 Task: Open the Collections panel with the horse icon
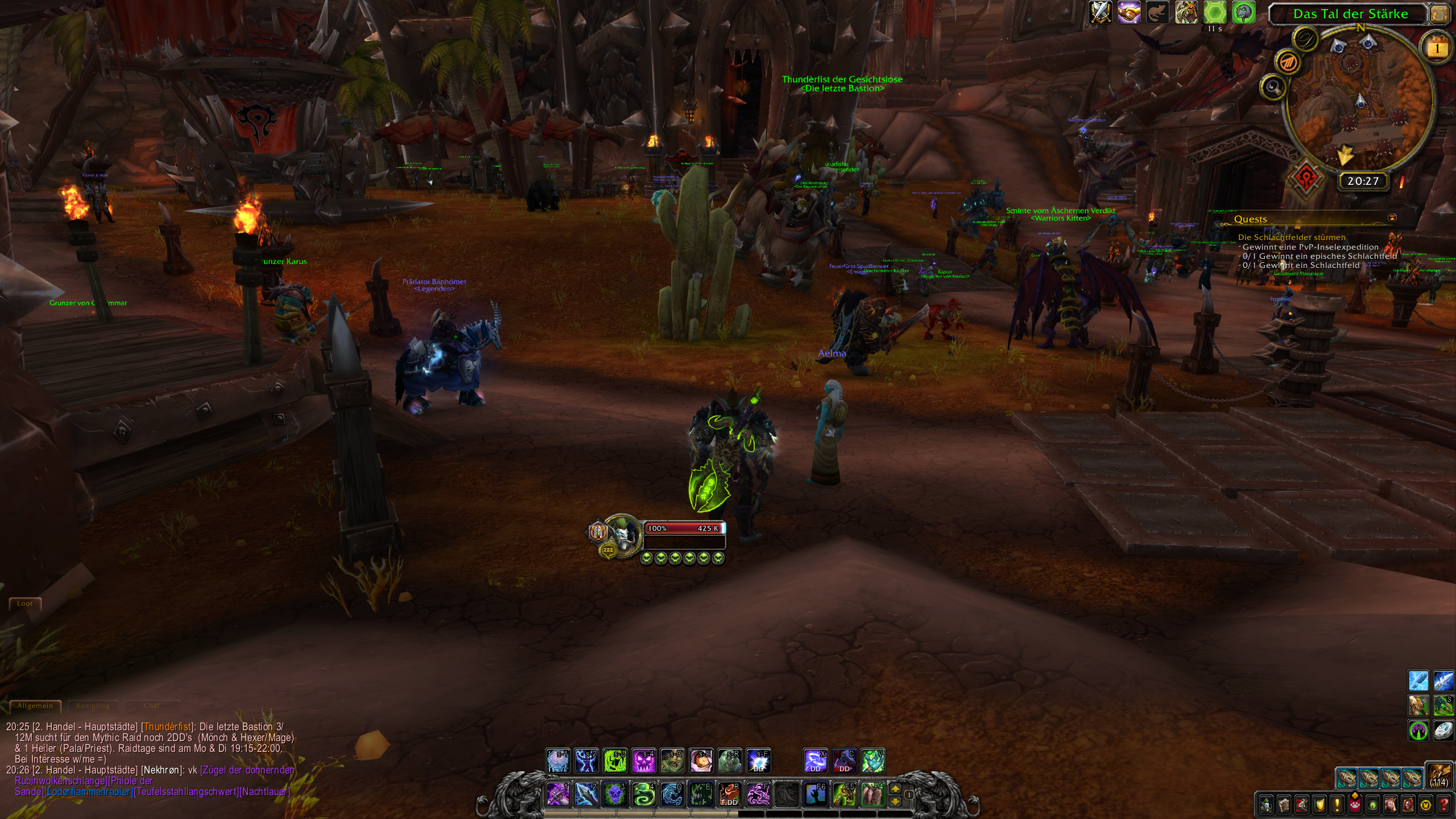coord(1391,804)
